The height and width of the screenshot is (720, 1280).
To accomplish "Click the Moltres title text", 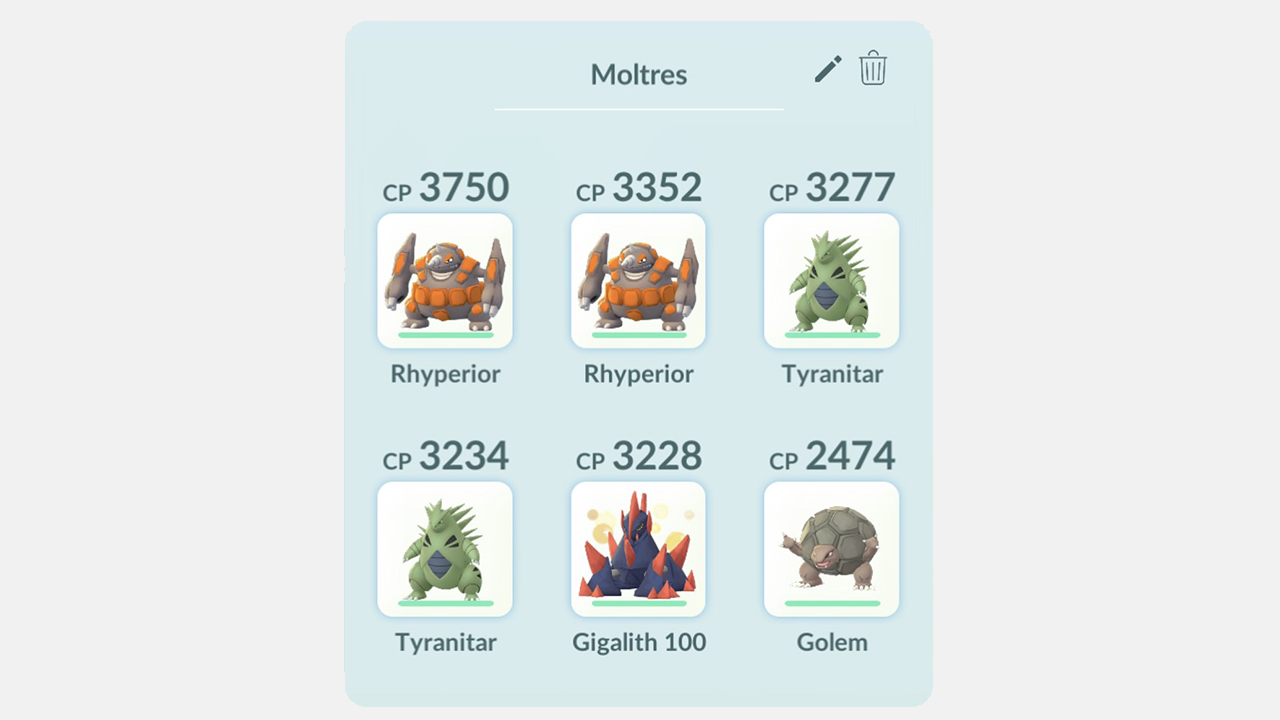I will coord(638,74).
